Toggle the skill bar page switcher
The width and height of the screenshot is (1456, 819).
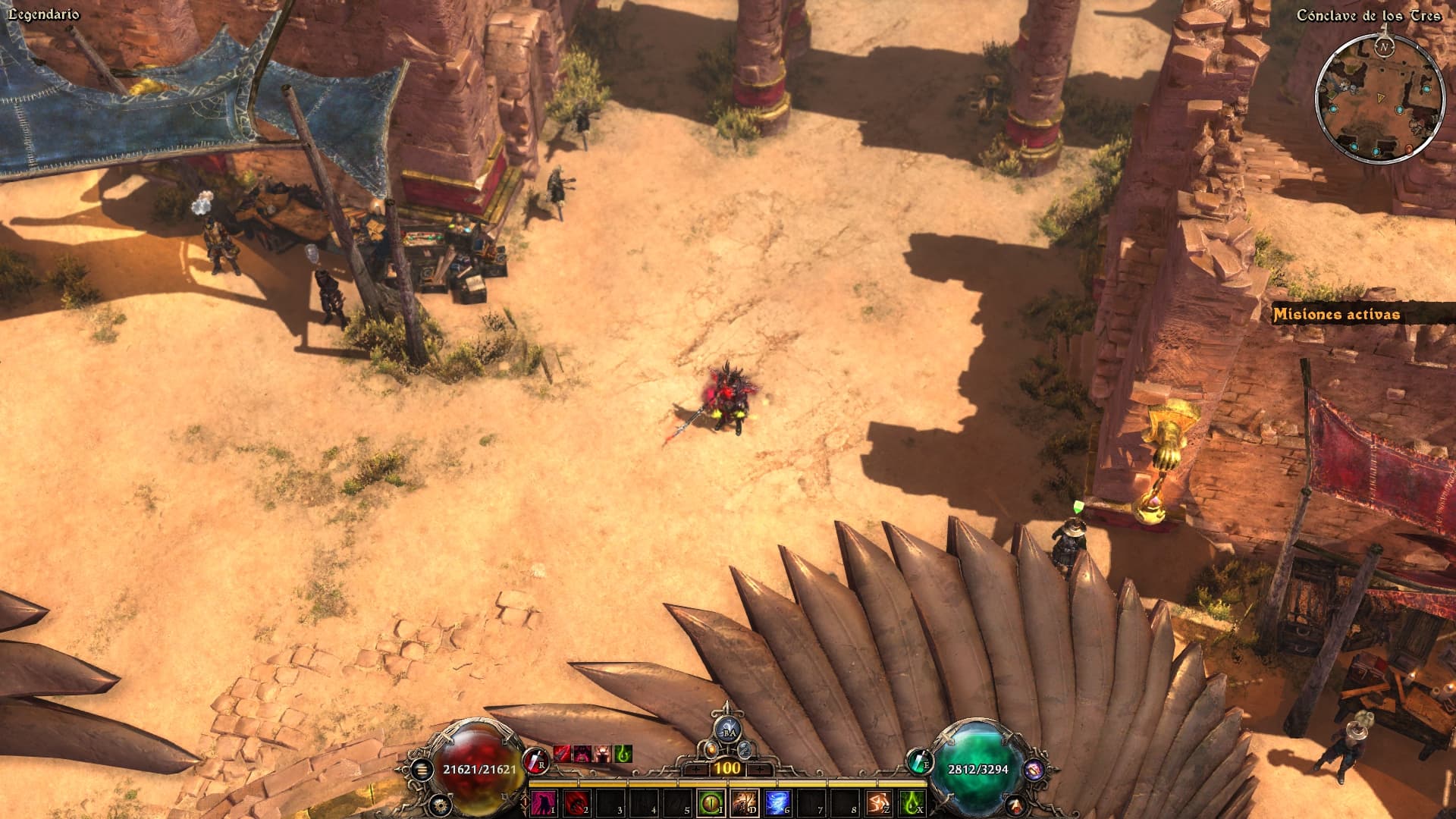[x=526, y=802]
